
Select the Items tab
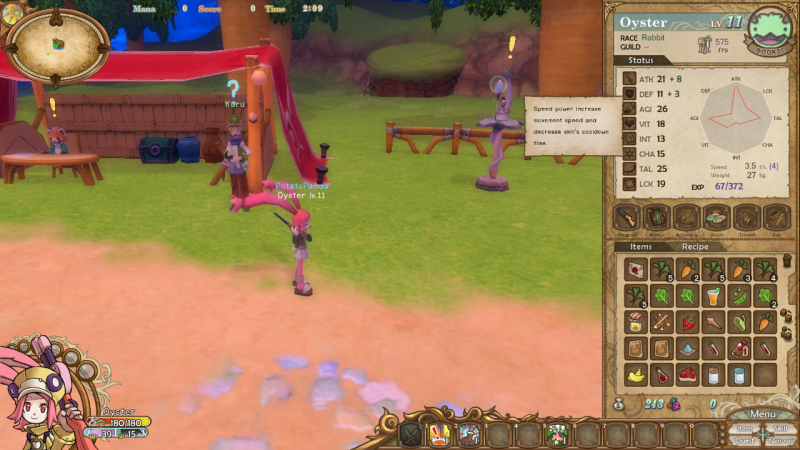click(x=641, y=246)
